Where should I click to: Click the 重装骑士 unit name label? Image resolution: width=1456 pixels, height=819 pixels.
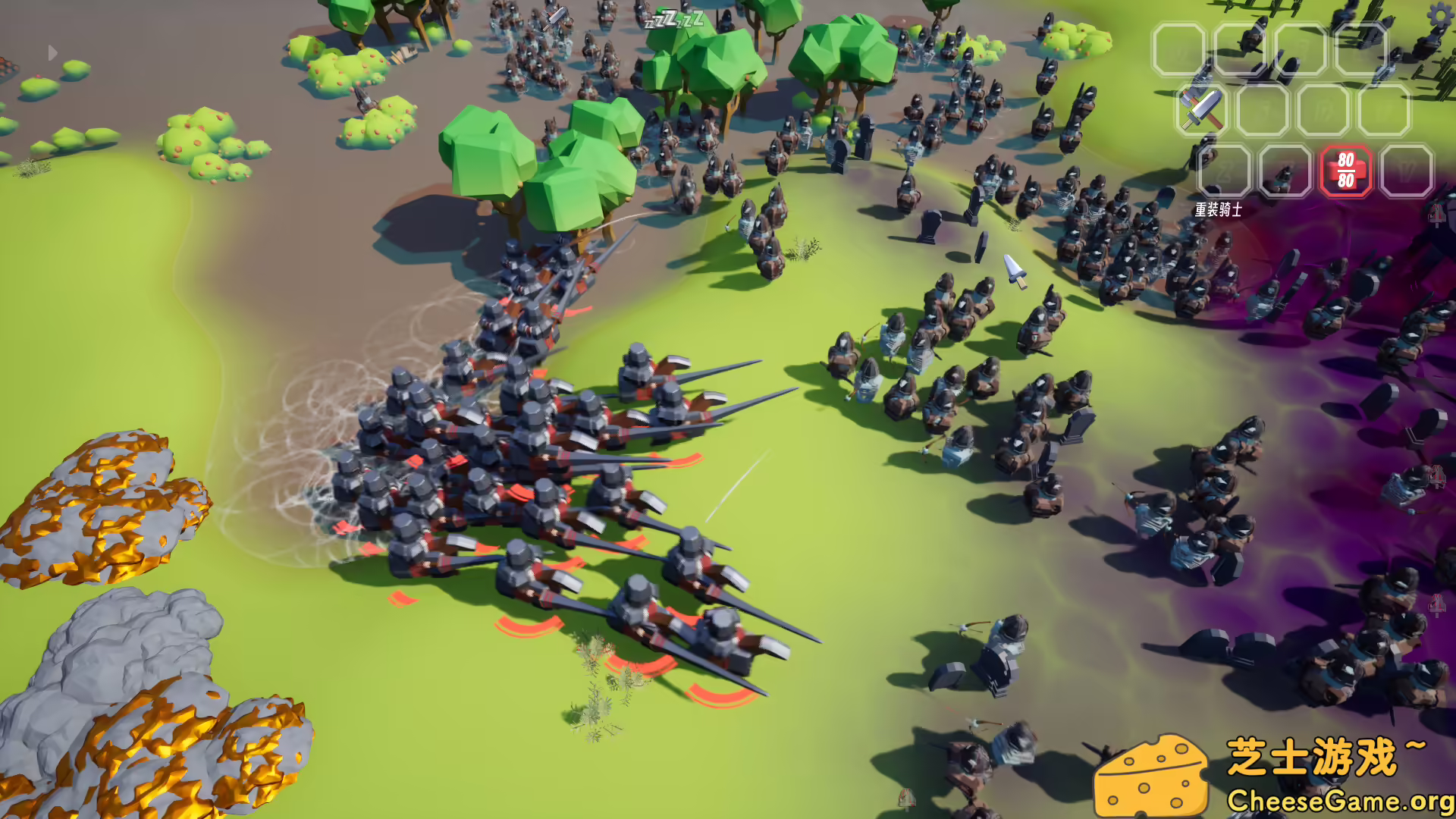1219,209
